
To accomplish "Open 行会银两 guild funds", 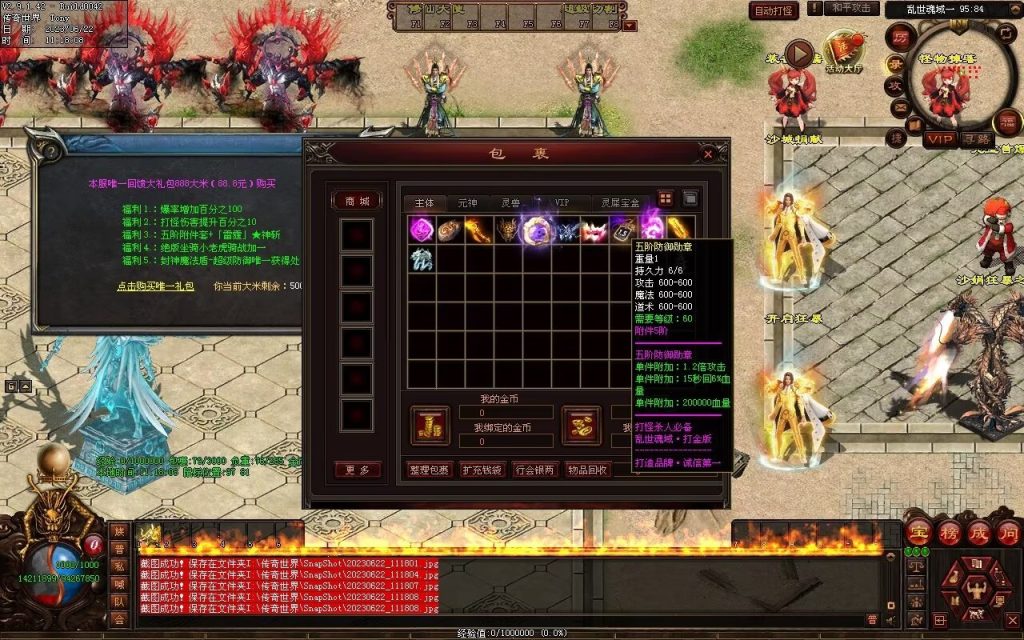I will point(535,469).
